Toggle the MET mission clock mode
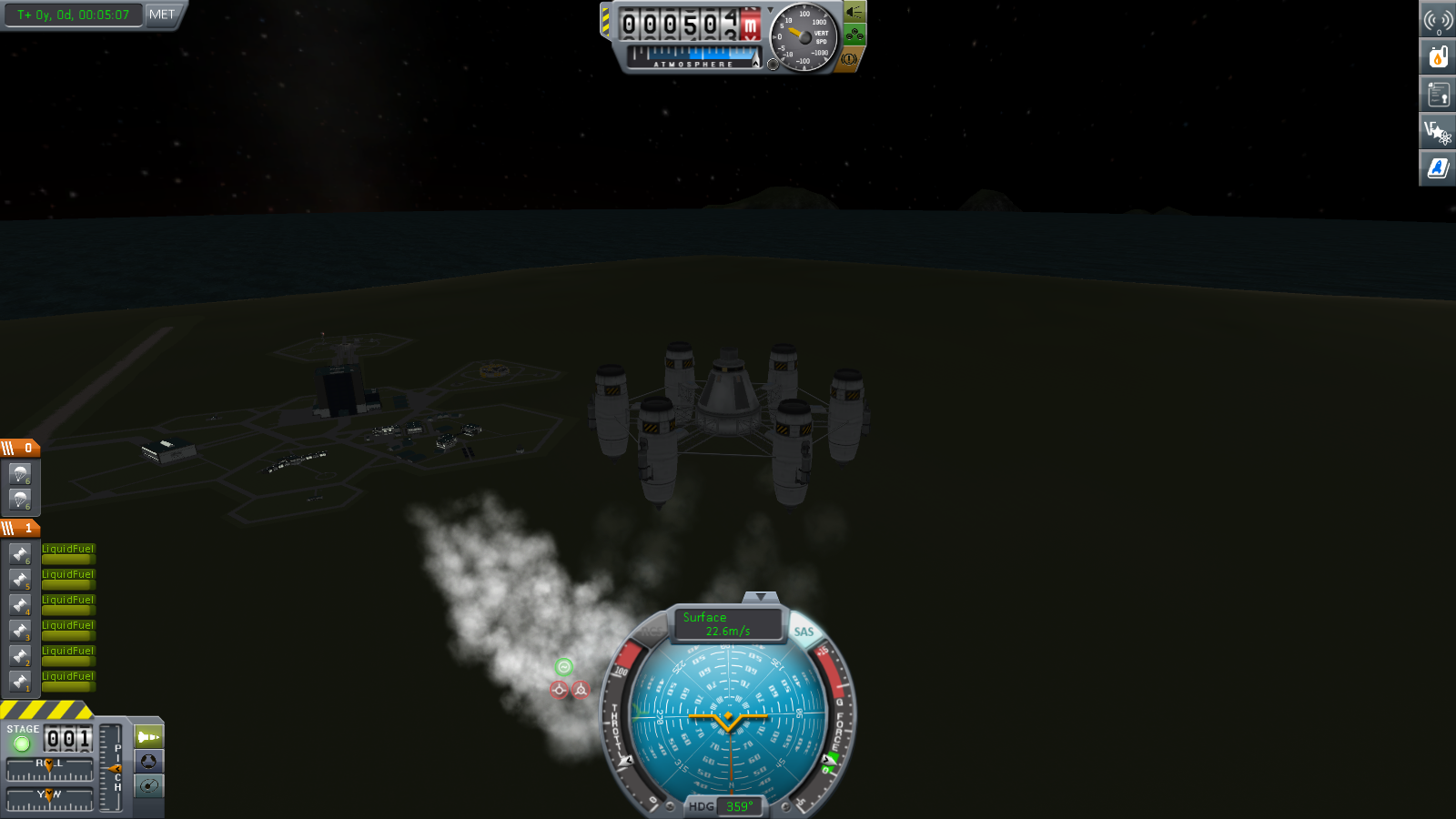The image size is (1456, 819). (x=162, y=15)
